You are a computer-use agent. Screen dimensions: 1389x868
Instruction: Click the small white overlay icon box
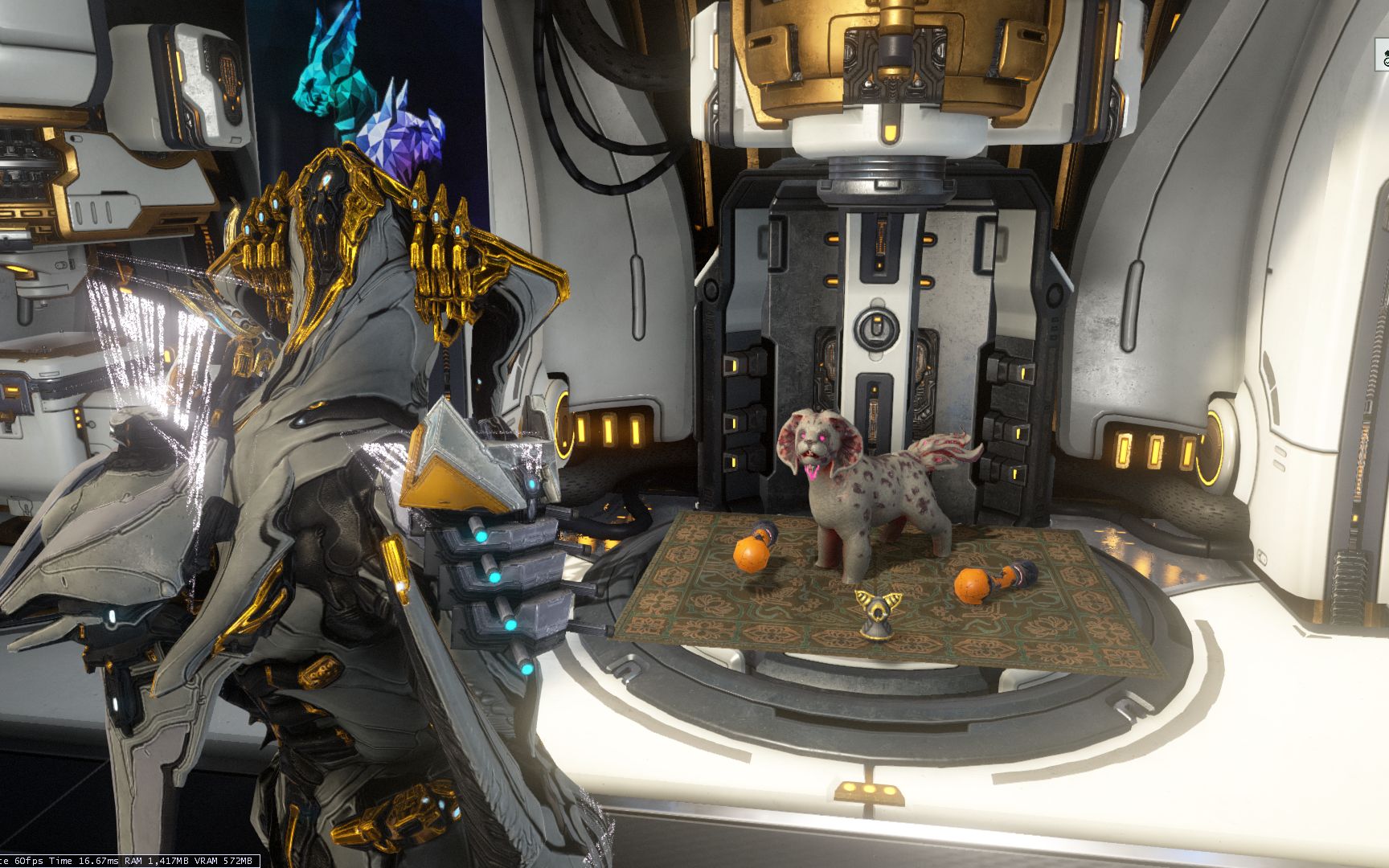pos(1383,55)
